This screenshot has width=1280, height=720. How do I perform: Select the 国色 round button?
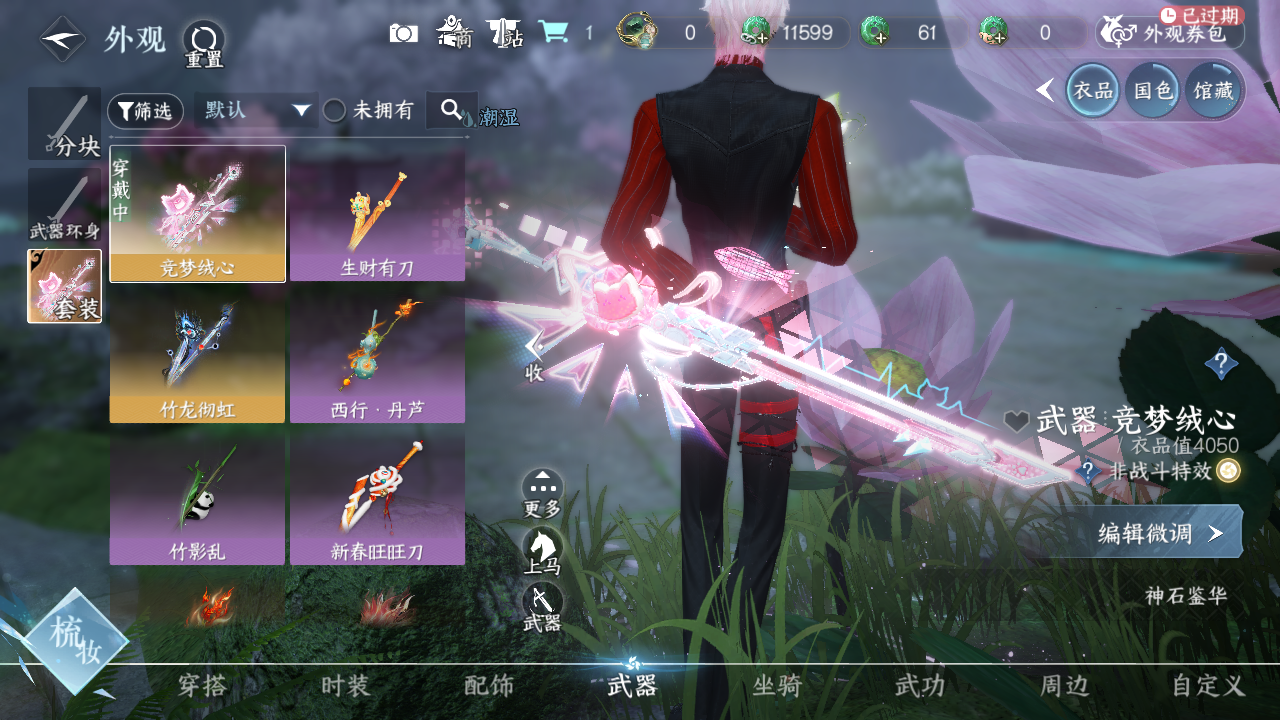(1151, 91)
